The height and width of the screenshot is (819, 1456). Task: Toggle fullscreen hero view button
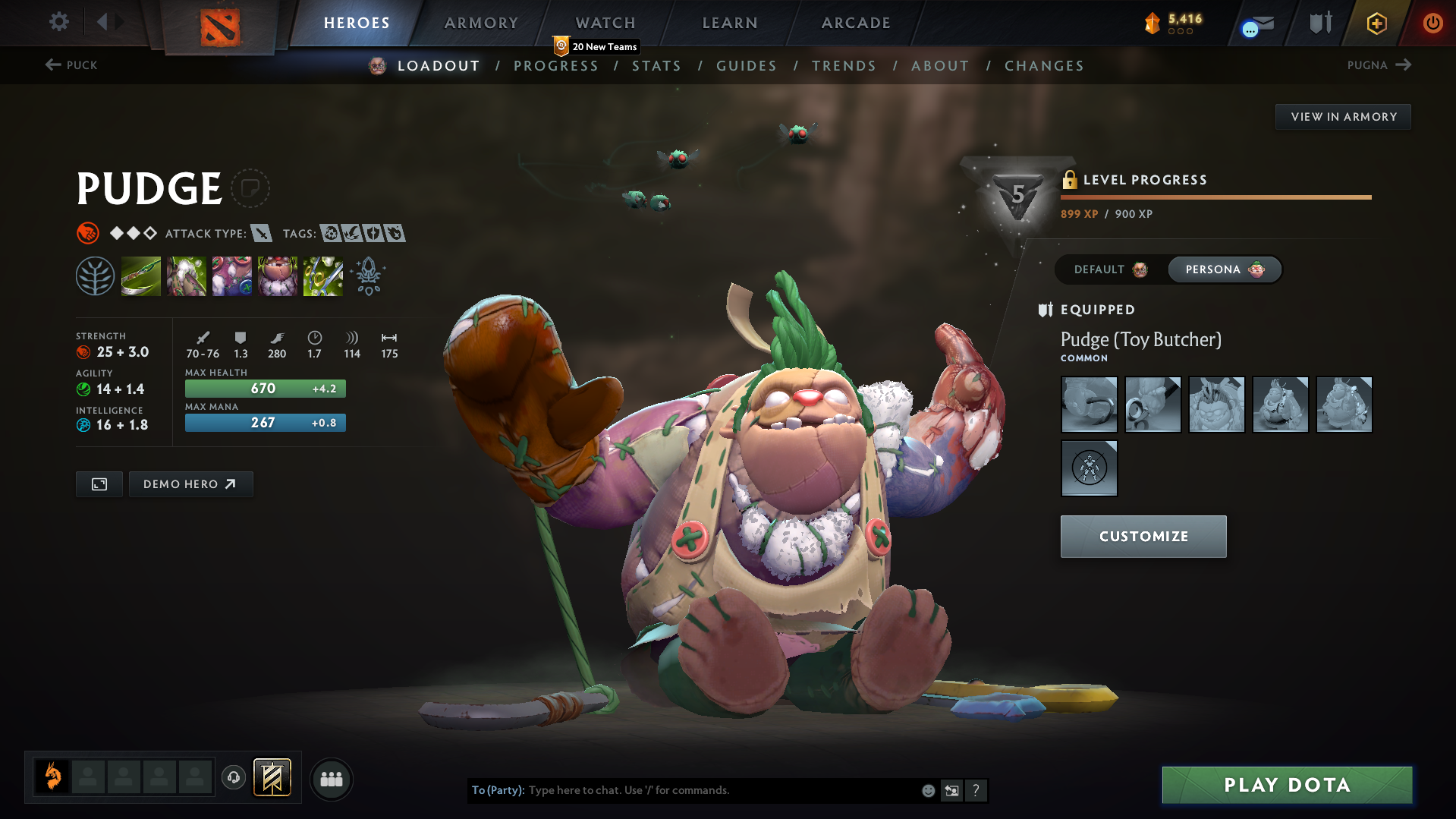click(x=99, y=484)
